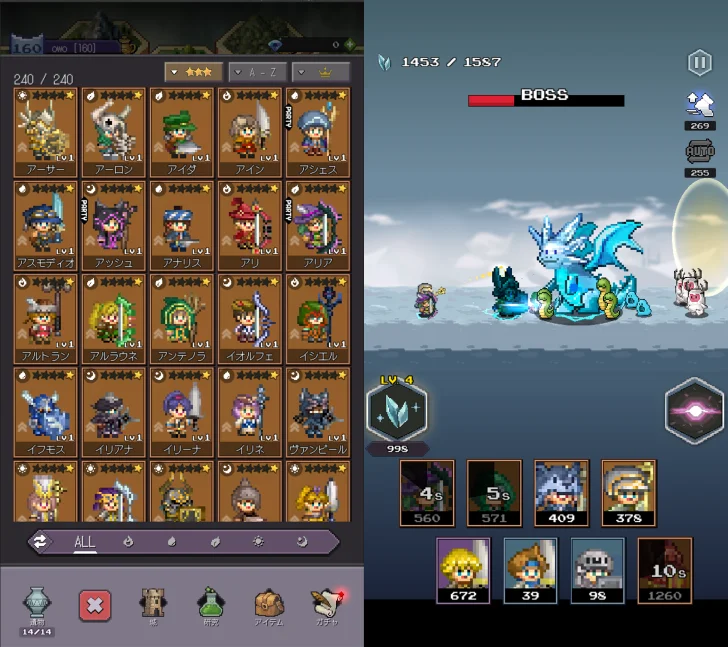The width and height of the screenshot is (728, 647).
Task: Open the A-Z sort dropdown
Action: pos(256,72)
